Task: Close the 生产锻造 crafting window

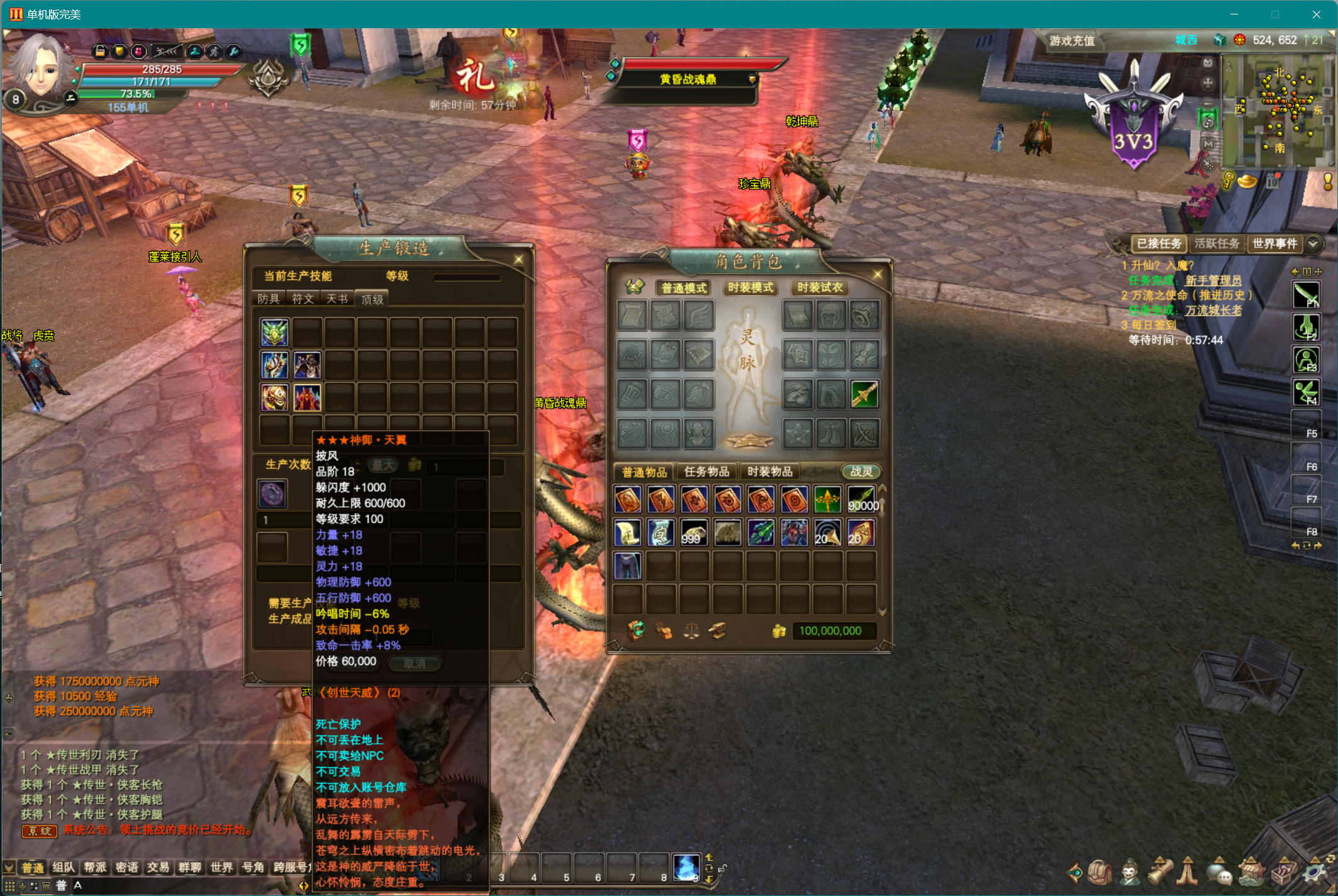Action: pos(518,259)
